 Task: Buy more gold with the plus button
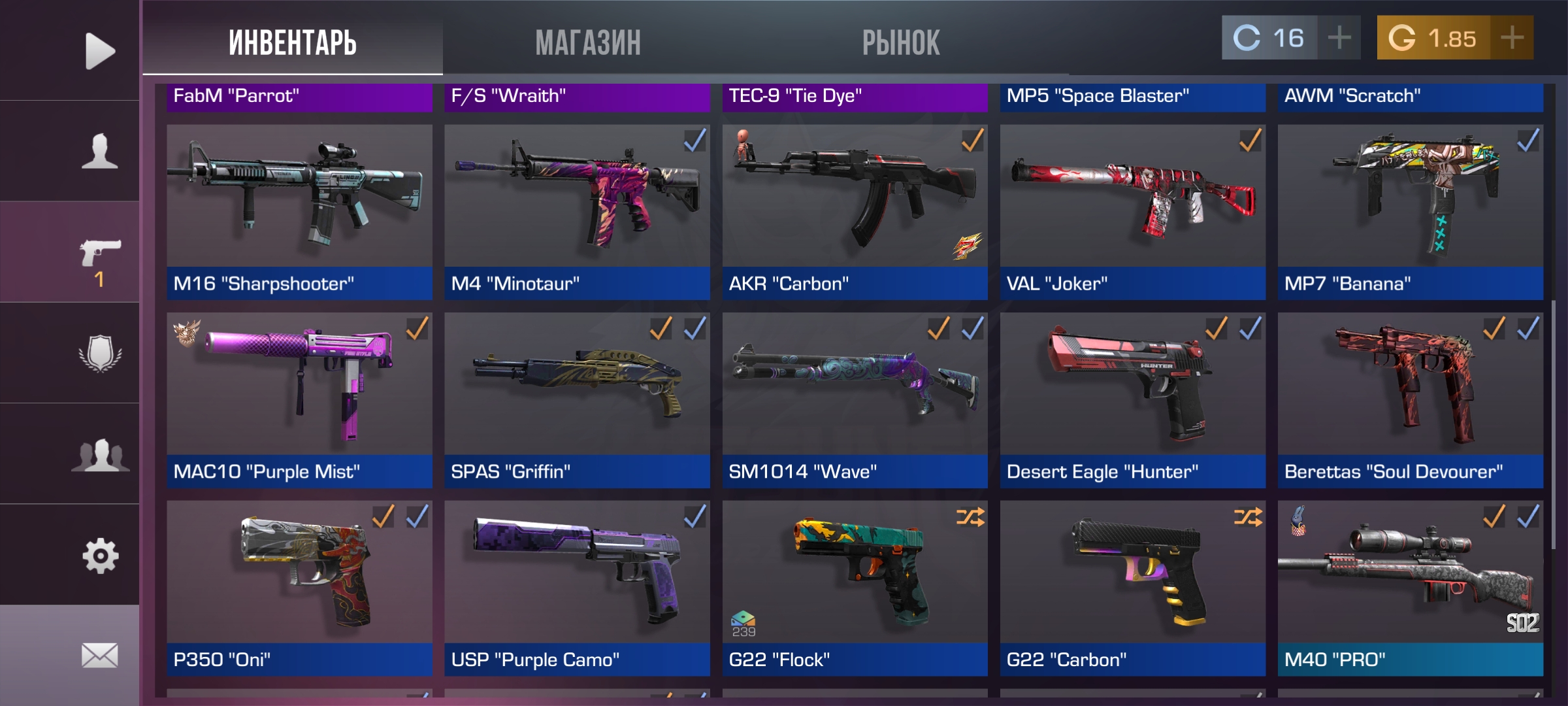pos(1512,38)
